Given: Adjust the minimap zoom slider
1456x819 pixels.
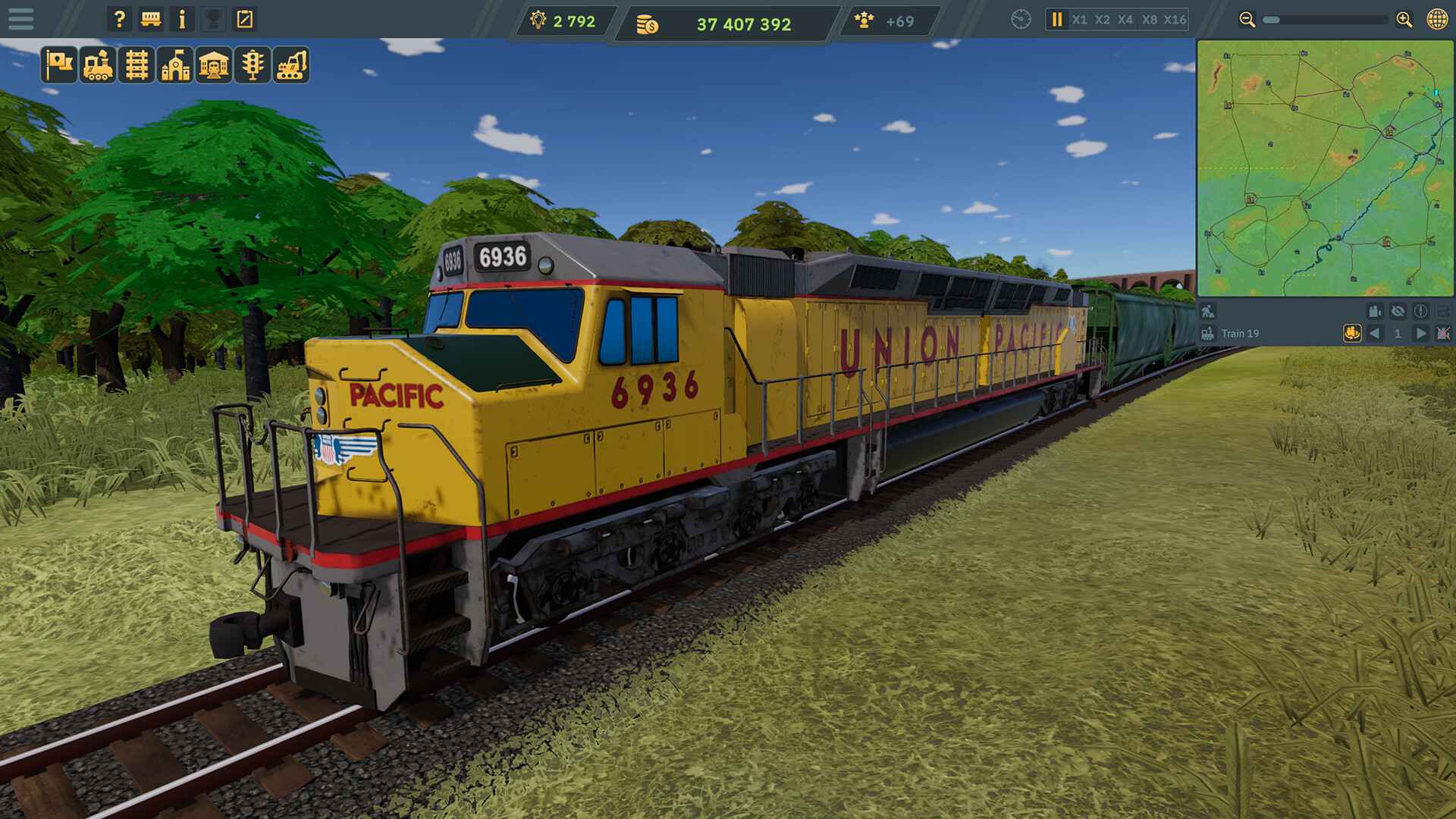Looking at the screenshot, I should 1271,20.
